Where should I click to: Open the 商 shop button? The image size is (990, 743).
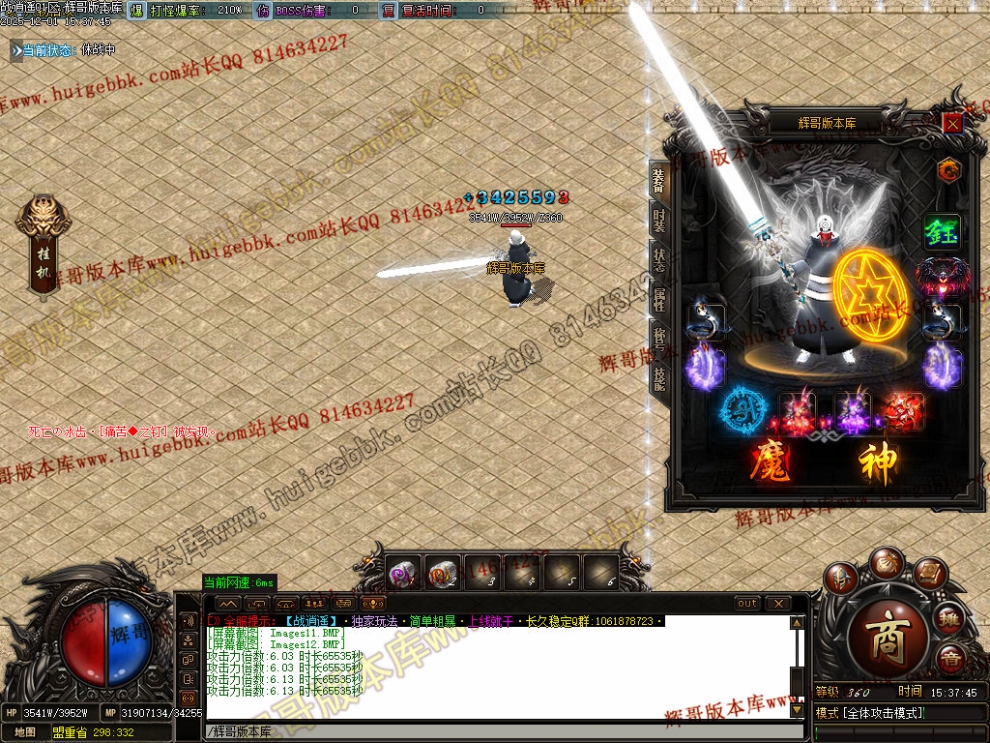point(887,640)
